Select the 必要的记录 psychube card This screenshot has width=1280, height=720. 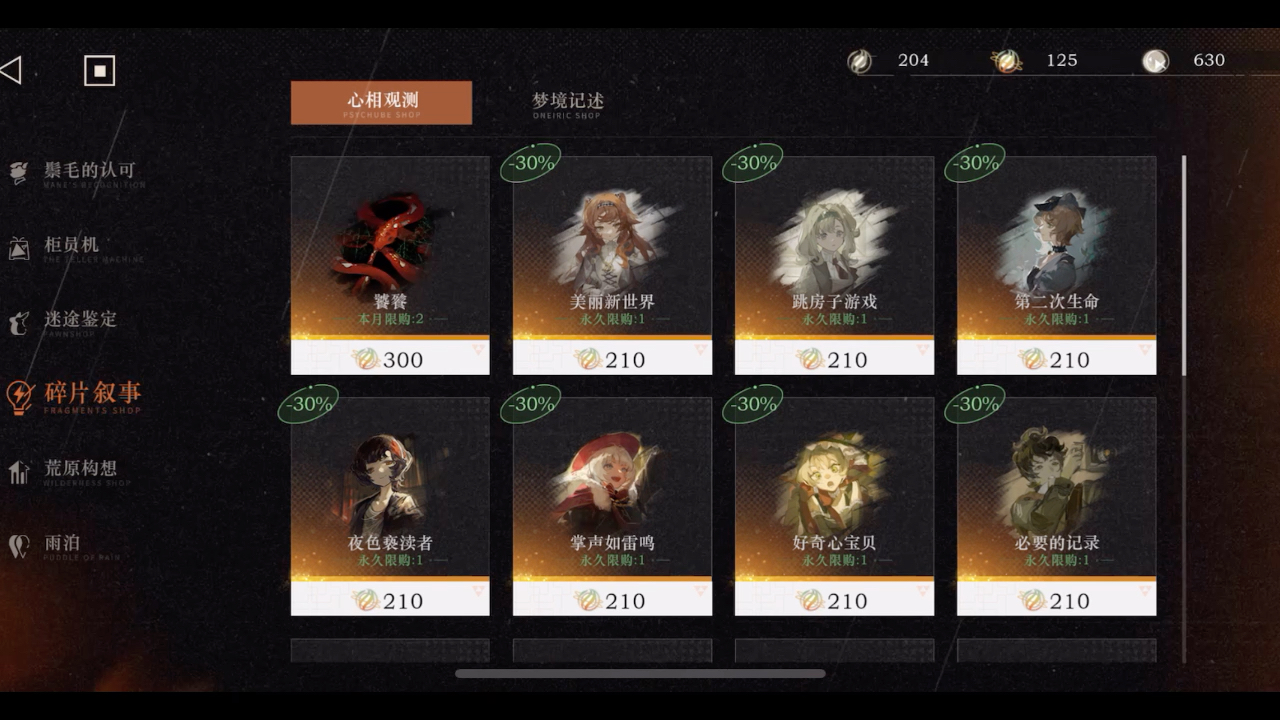[1056, 506]
